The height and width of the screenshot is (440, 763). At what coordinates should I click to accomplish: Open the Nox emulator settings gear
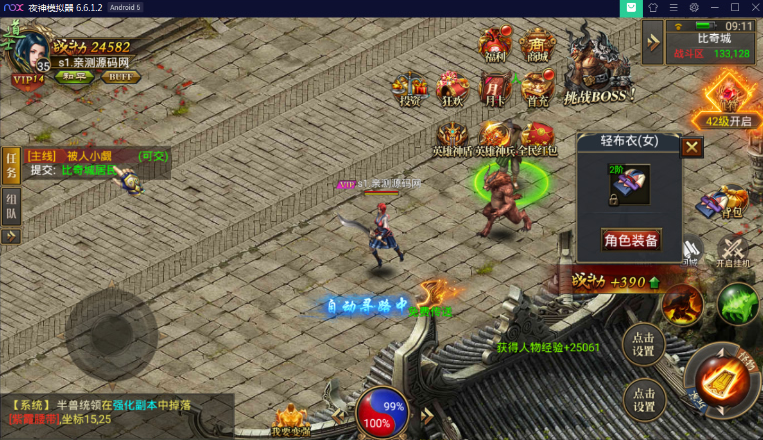pyautogui.click(x=694, y=8)
